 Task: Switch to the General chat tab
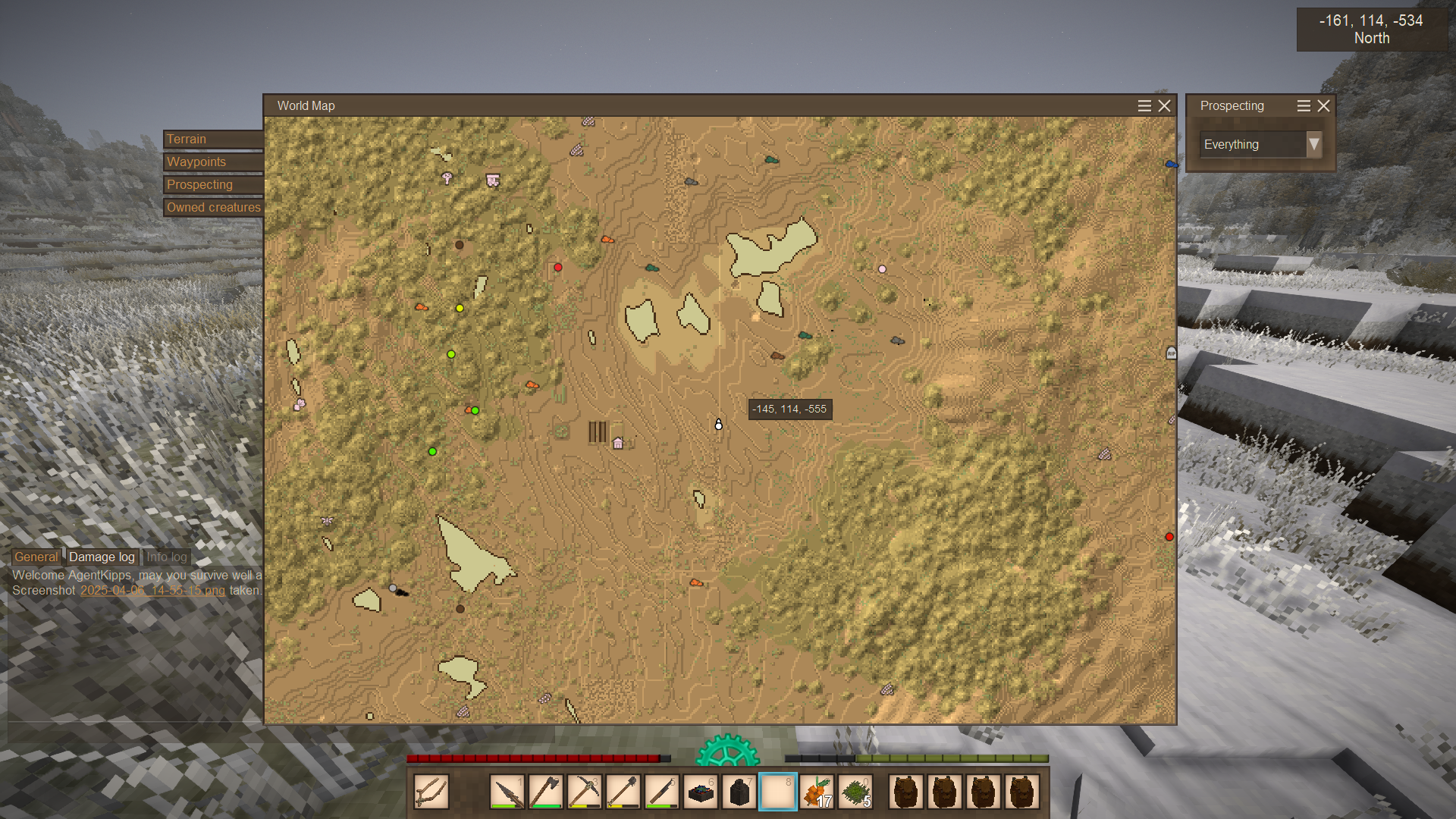[x=36, y=557]
